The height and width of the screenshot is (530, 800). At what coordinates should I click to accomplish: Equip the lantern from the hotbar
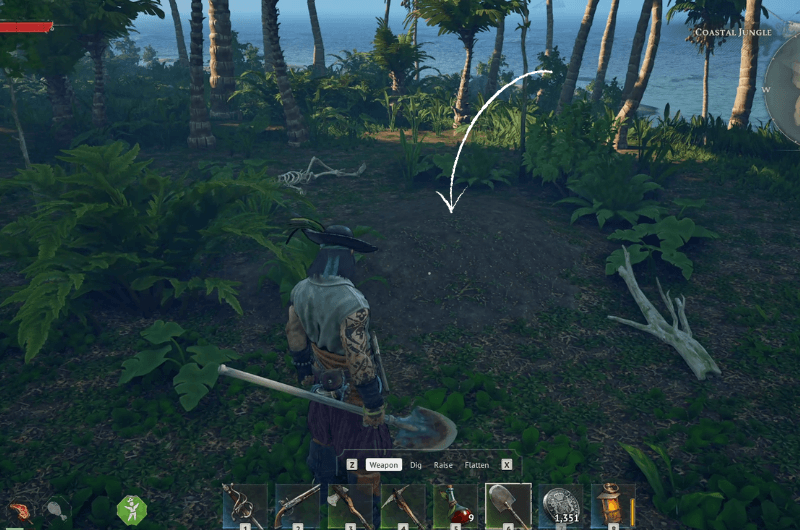coord(612,506)
